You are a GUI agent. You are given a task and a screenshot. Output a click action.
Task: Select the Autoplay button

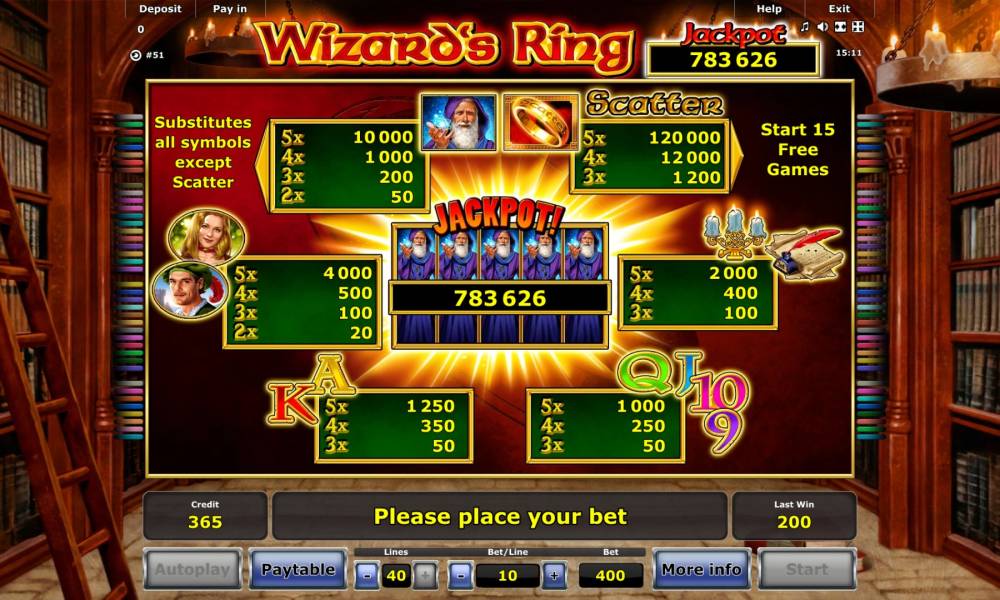tap(192, 570)
